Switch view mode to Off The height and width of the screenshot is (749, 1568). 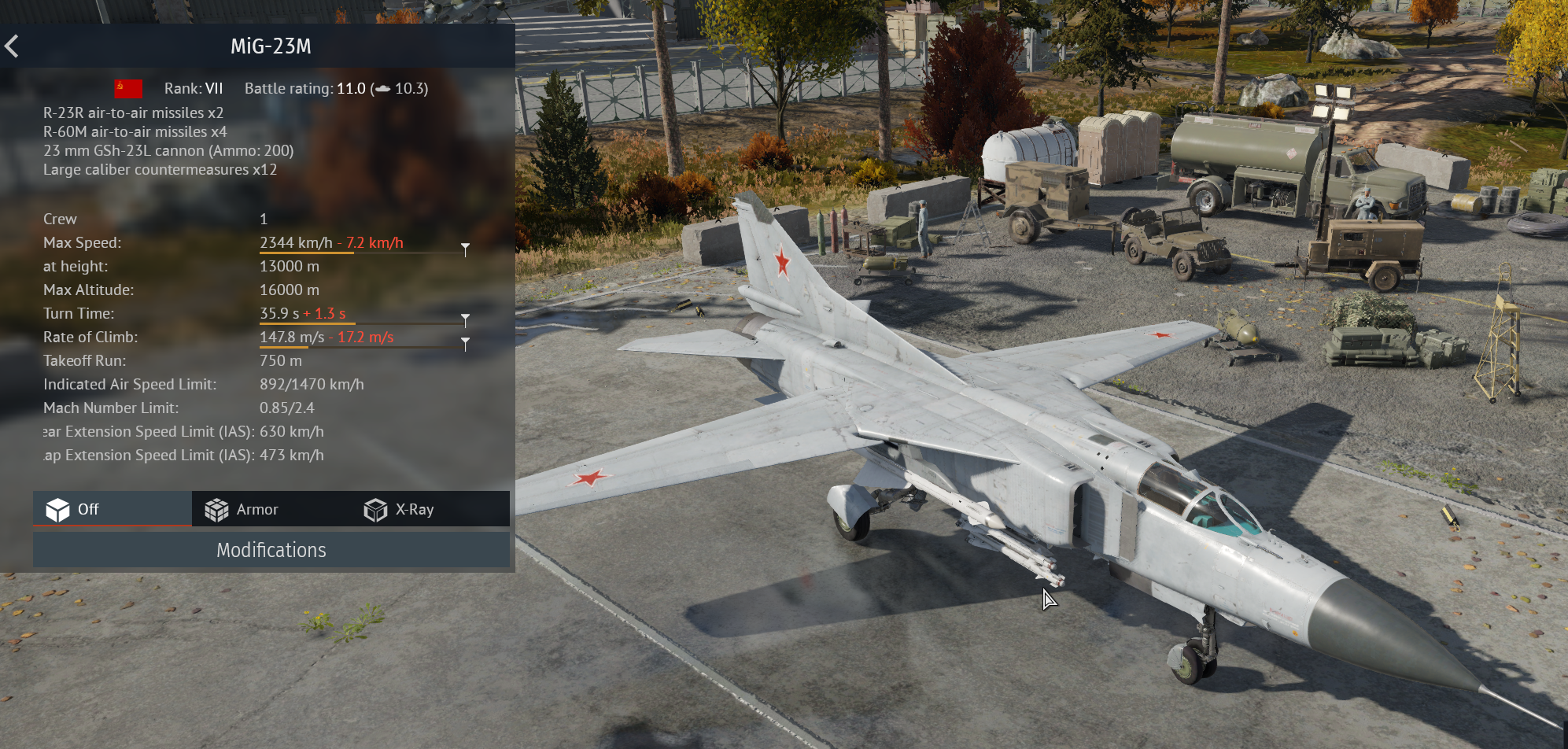pyautogui.click(x=113, y=509)
